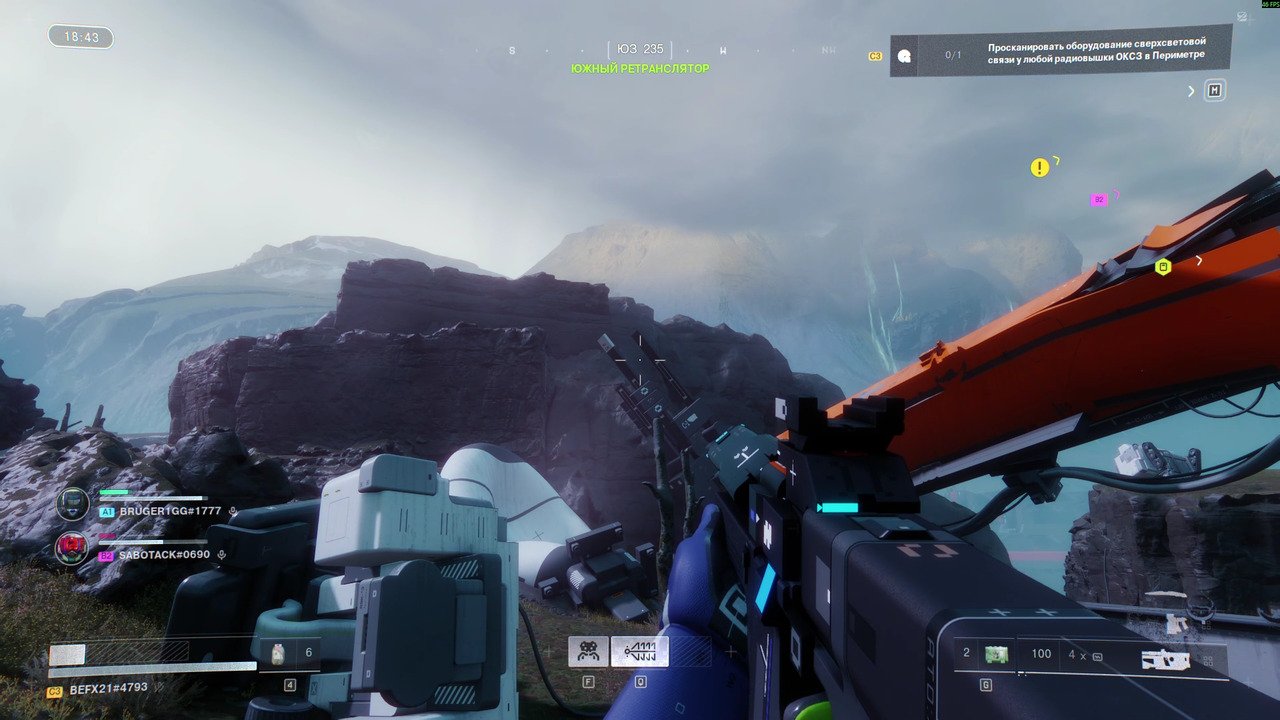The width and height of the screenshot is (1280, 720).
Task: Activate the missile barrage ability icon
Action: (x=639, y=652)
